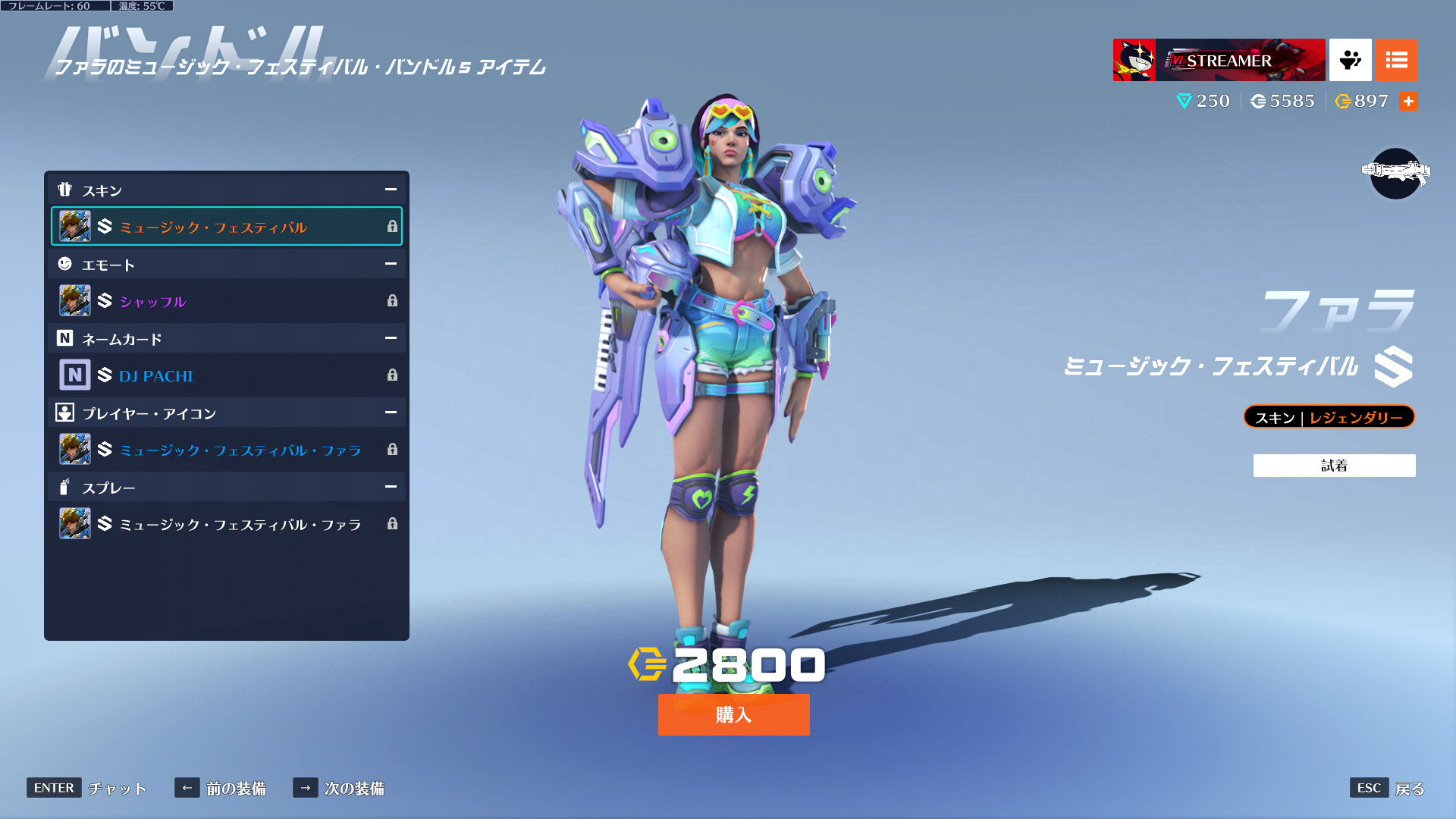Select the player icon item row
The image size is (1456, 819).
pyautogui.click(x=226, y=450)
